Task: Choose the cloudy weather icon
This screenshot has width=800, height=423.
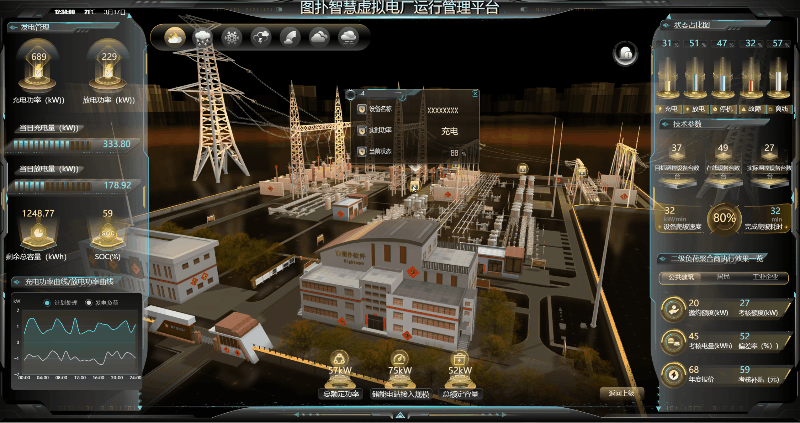Action: tap(320, 37)
